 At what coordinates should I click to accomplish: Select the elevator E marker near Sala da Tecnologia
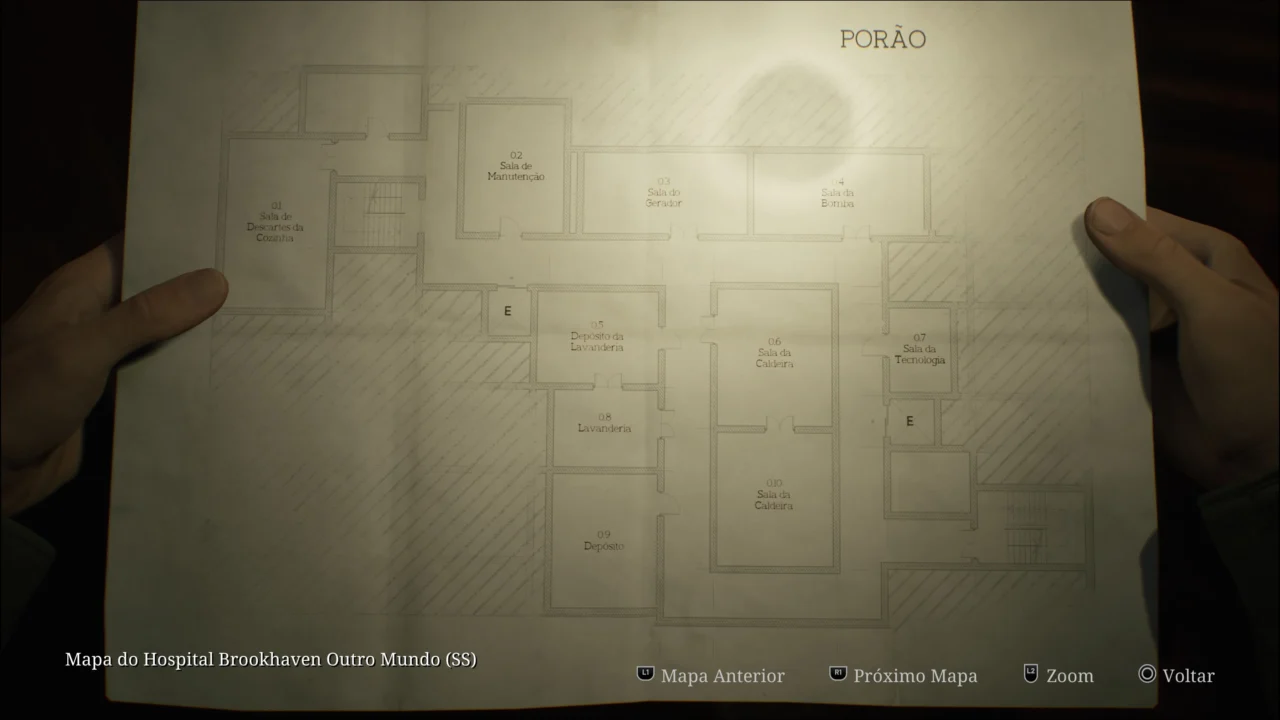(x=910, y=421)
